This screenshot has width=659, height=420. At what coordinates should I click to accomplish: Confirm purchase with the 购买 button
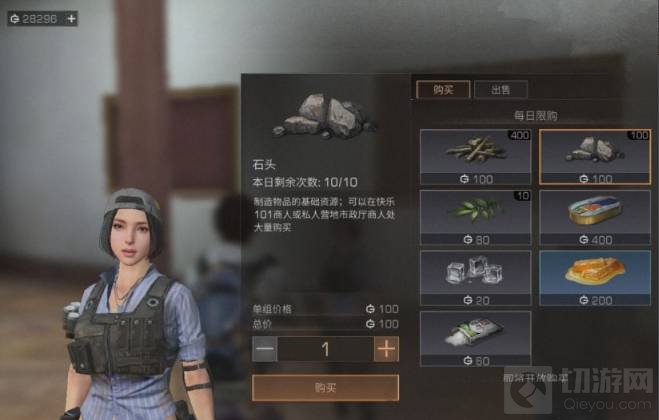pos(325,387)
